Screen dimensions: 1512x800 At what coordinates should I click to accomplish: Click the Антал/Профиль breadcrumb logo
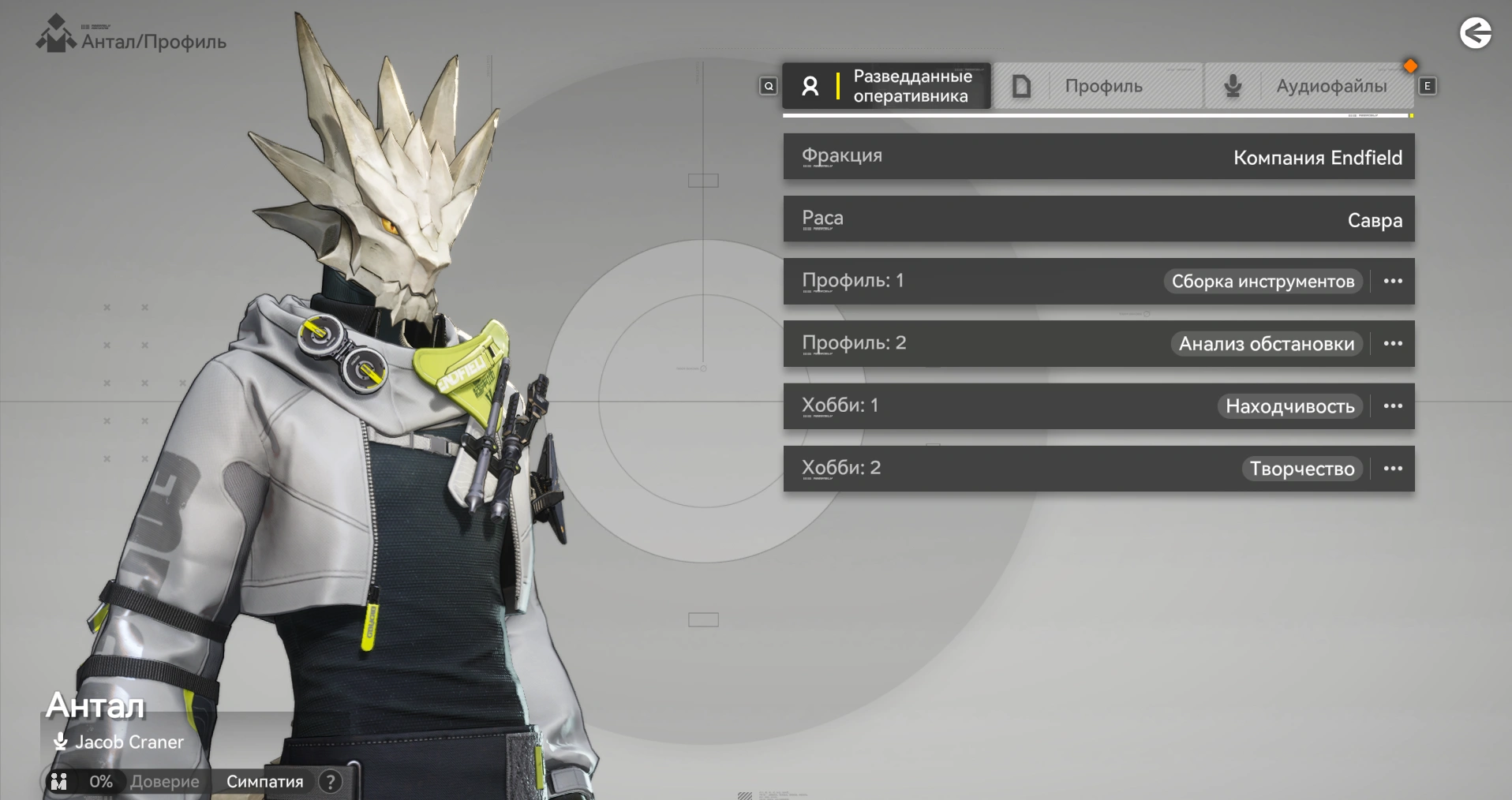click(55, 35)
